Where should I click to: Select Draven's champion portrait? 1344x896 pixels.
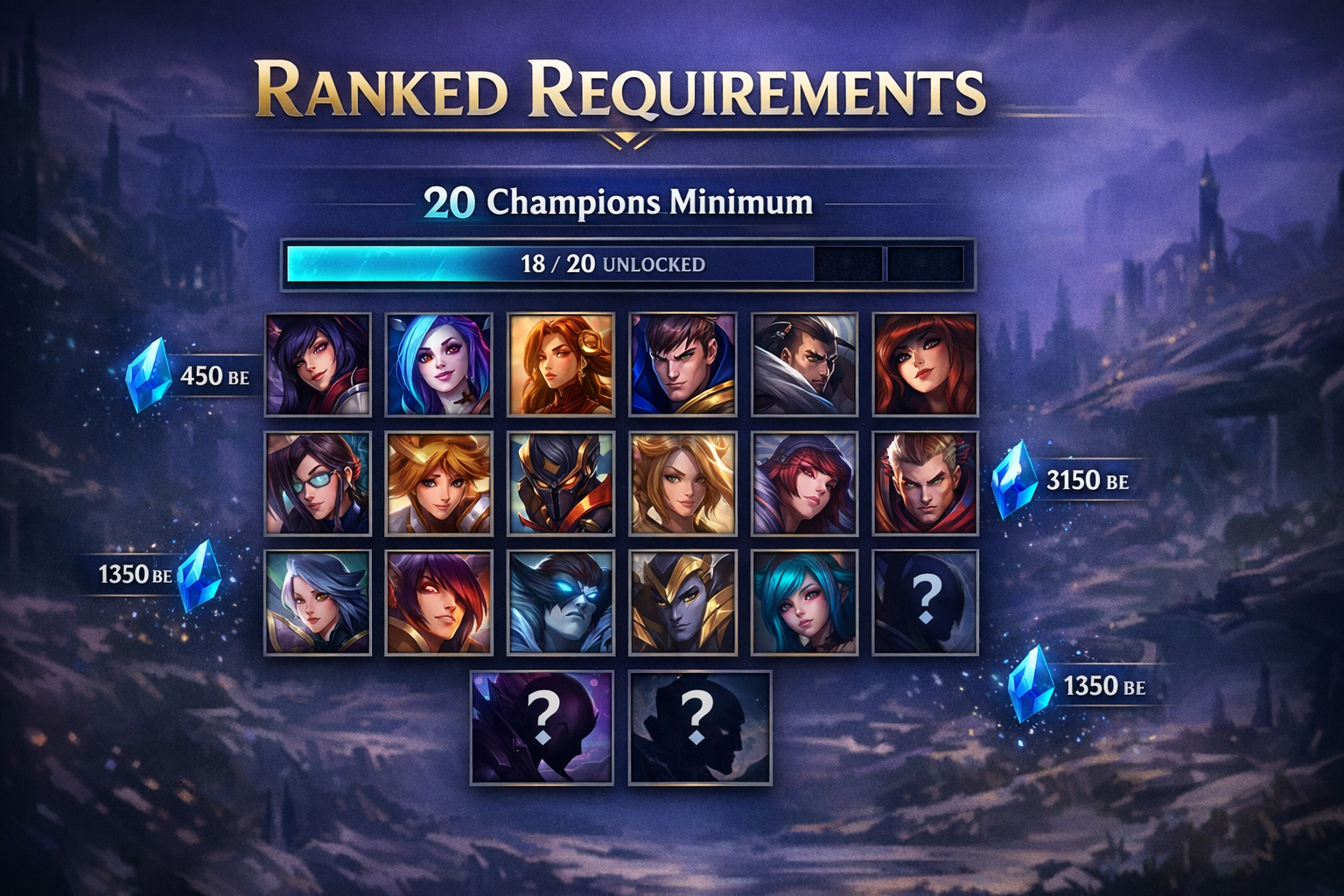click(927, 483)
